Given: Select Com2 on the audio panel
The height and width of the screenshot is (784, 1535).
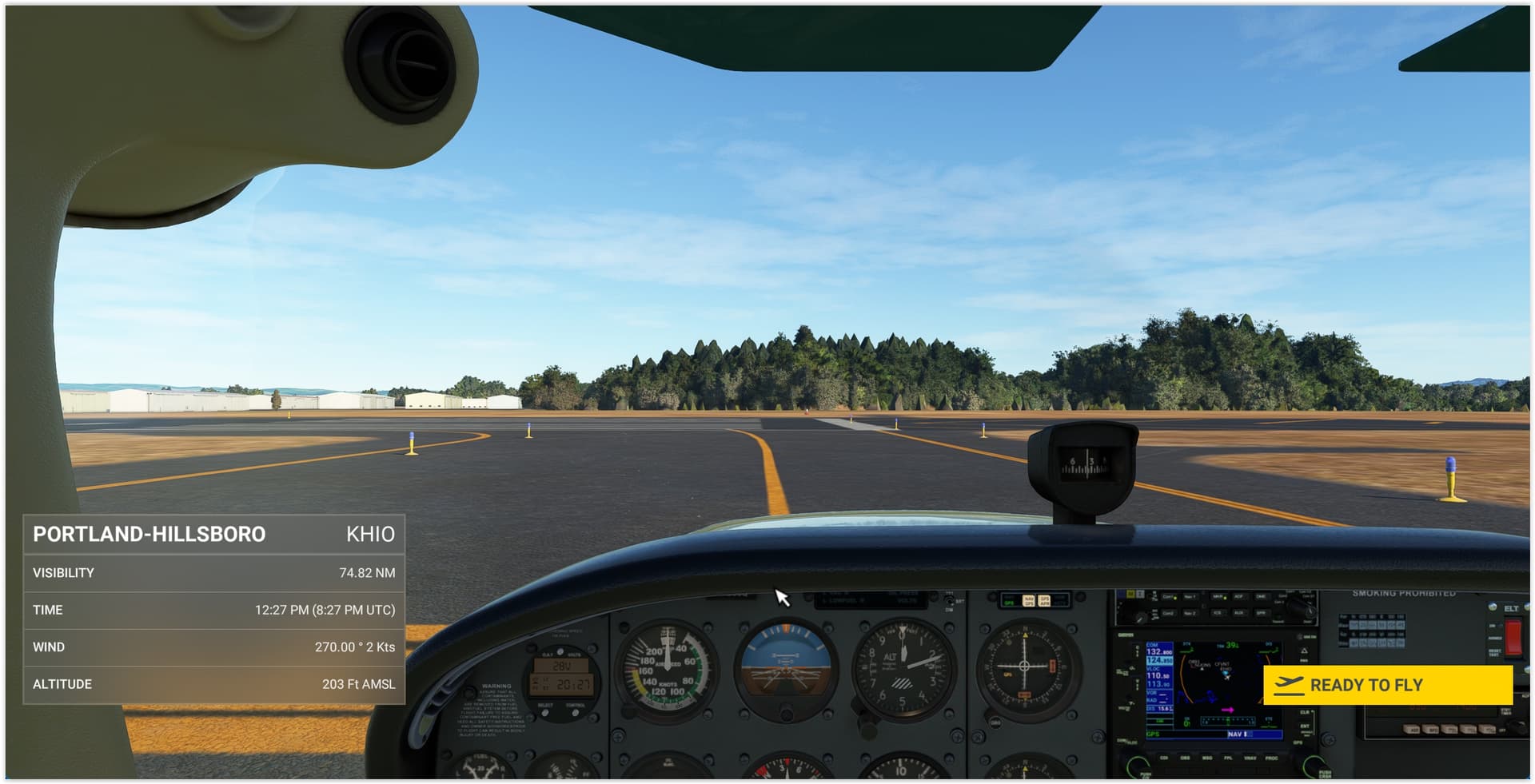Looking at the screenshot, I should point(1169,613).
